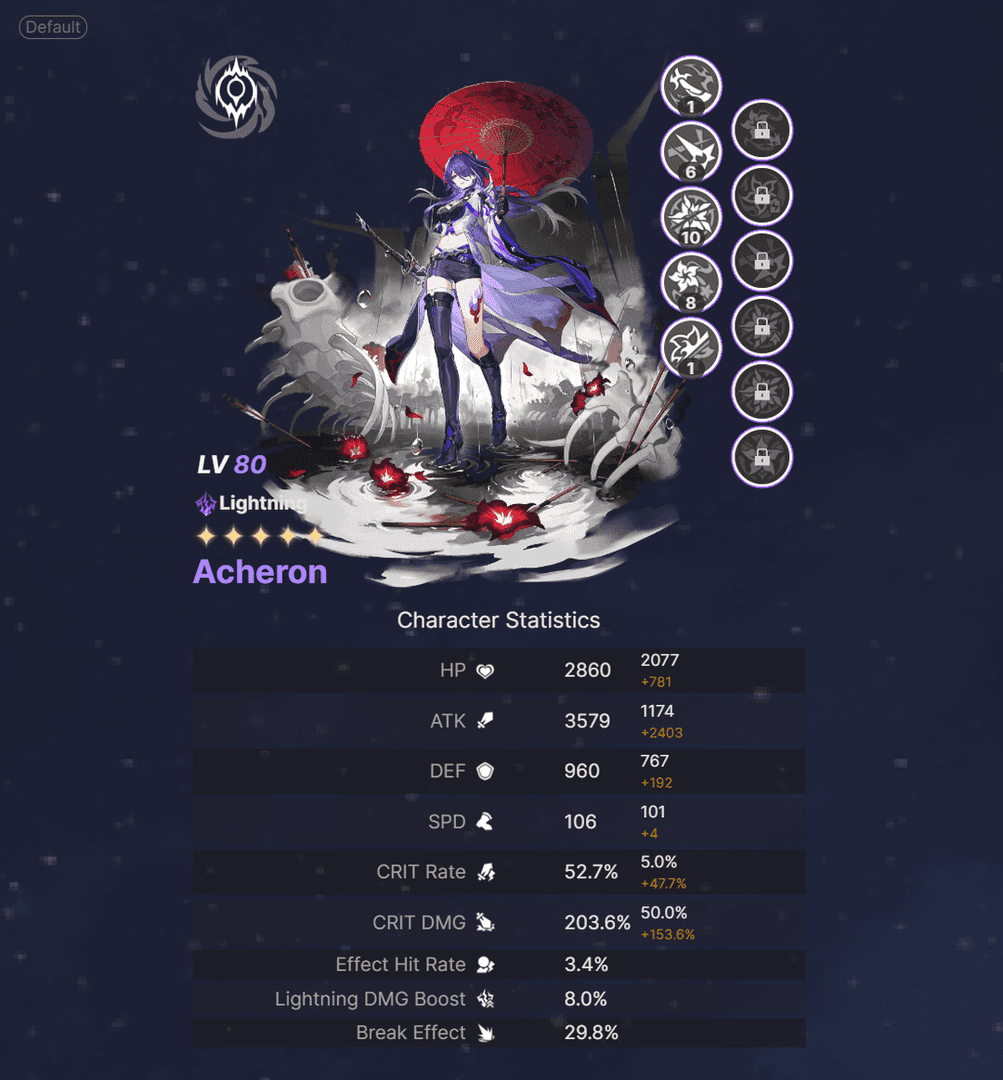The height and width of the screenshot is (1080, 1003).
Task: Choose the level 8 talent flower icon
Action: tap(691, 284)
